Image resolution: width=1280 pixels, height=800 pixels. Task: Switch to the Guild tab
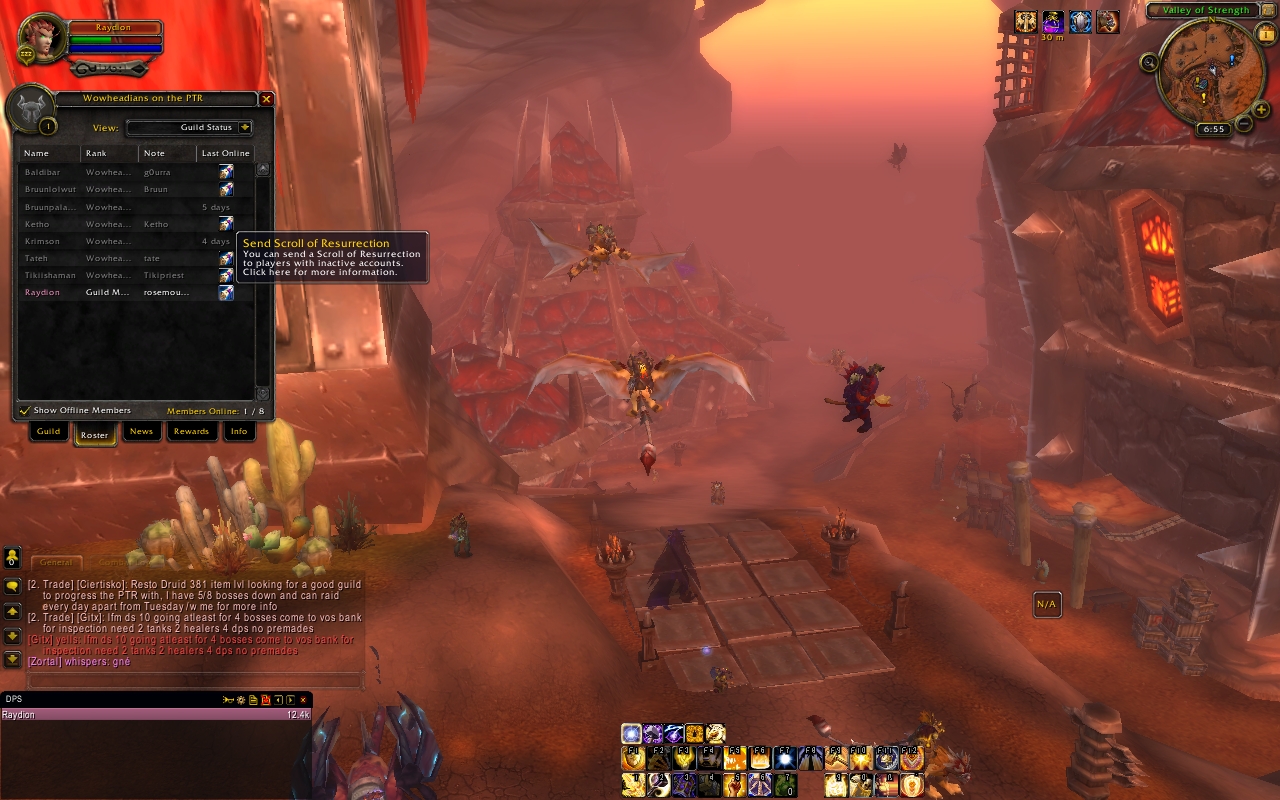tap(48, 432)
